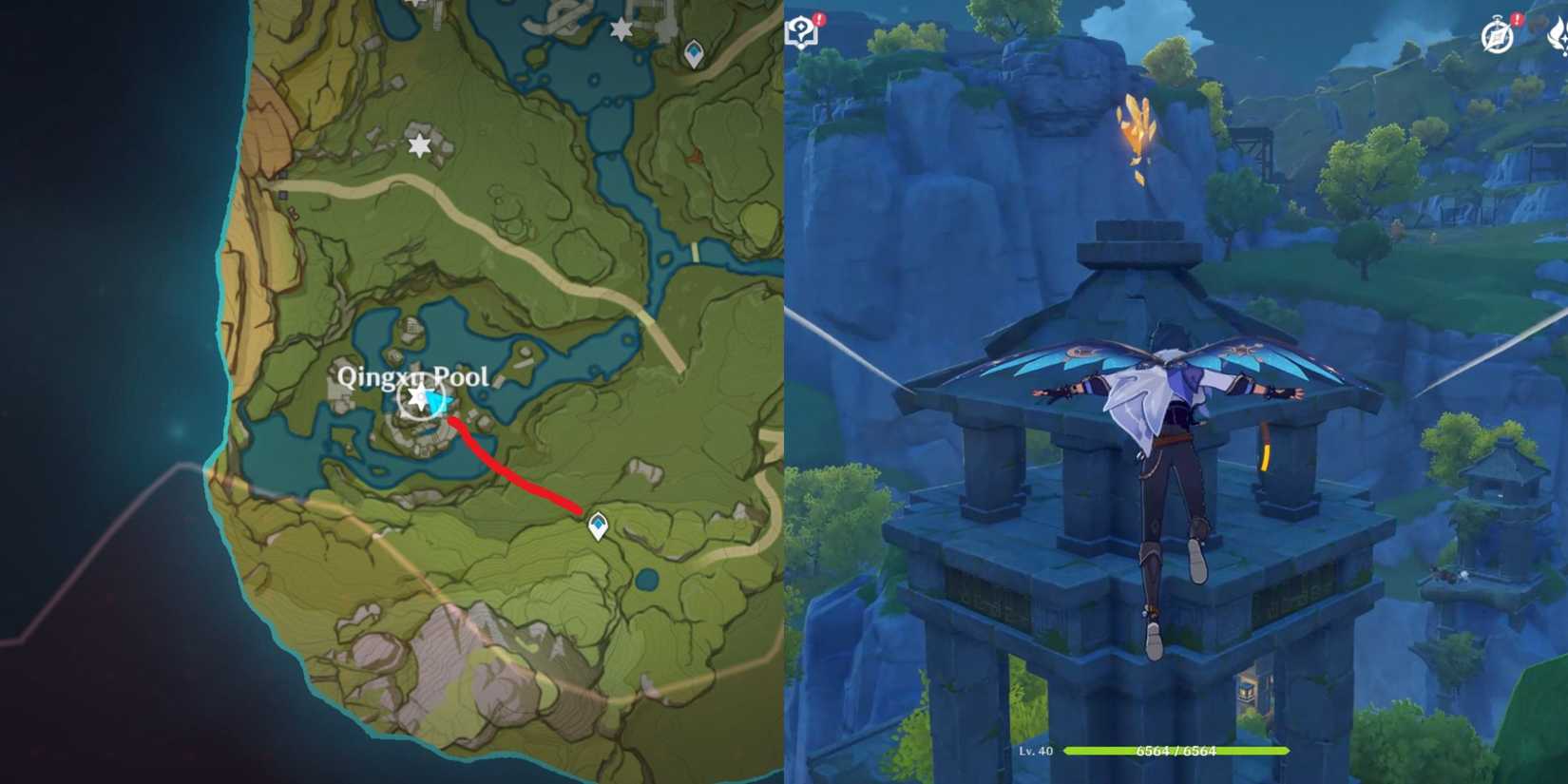
Task: Open the Adventurer Handbook compass icon
Action: pyautogui.click(x=1496, y=36)
